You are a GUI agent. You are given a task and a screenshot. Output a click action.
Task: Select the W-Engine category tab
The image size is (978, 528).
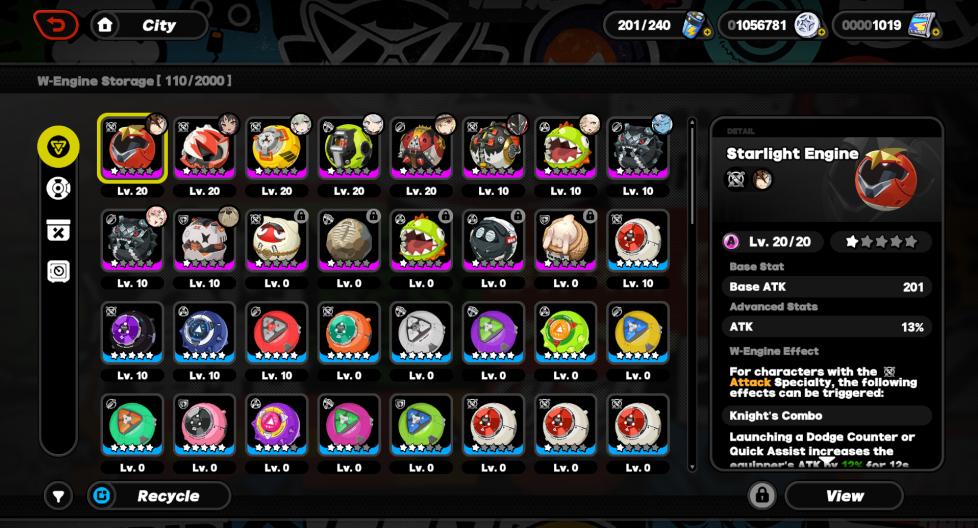click(58, 147)
